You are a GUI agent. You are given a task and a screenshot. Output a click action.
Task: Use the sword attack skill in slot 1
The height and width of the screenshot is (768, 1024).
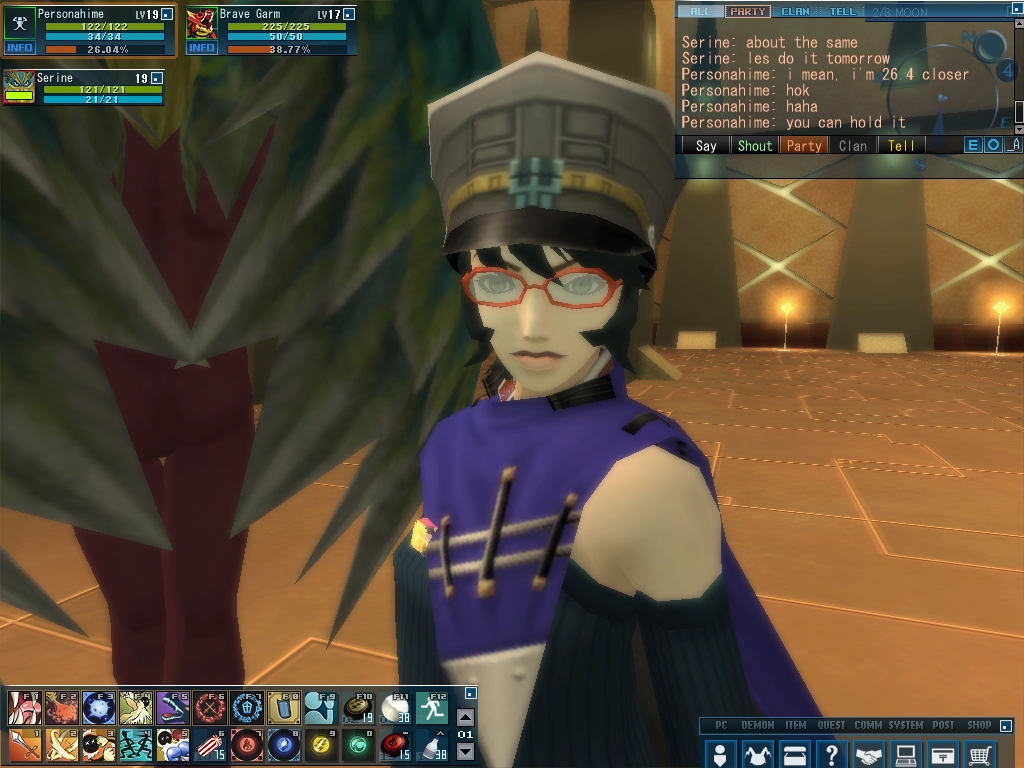pyautogui.click(x=23, y=744)
